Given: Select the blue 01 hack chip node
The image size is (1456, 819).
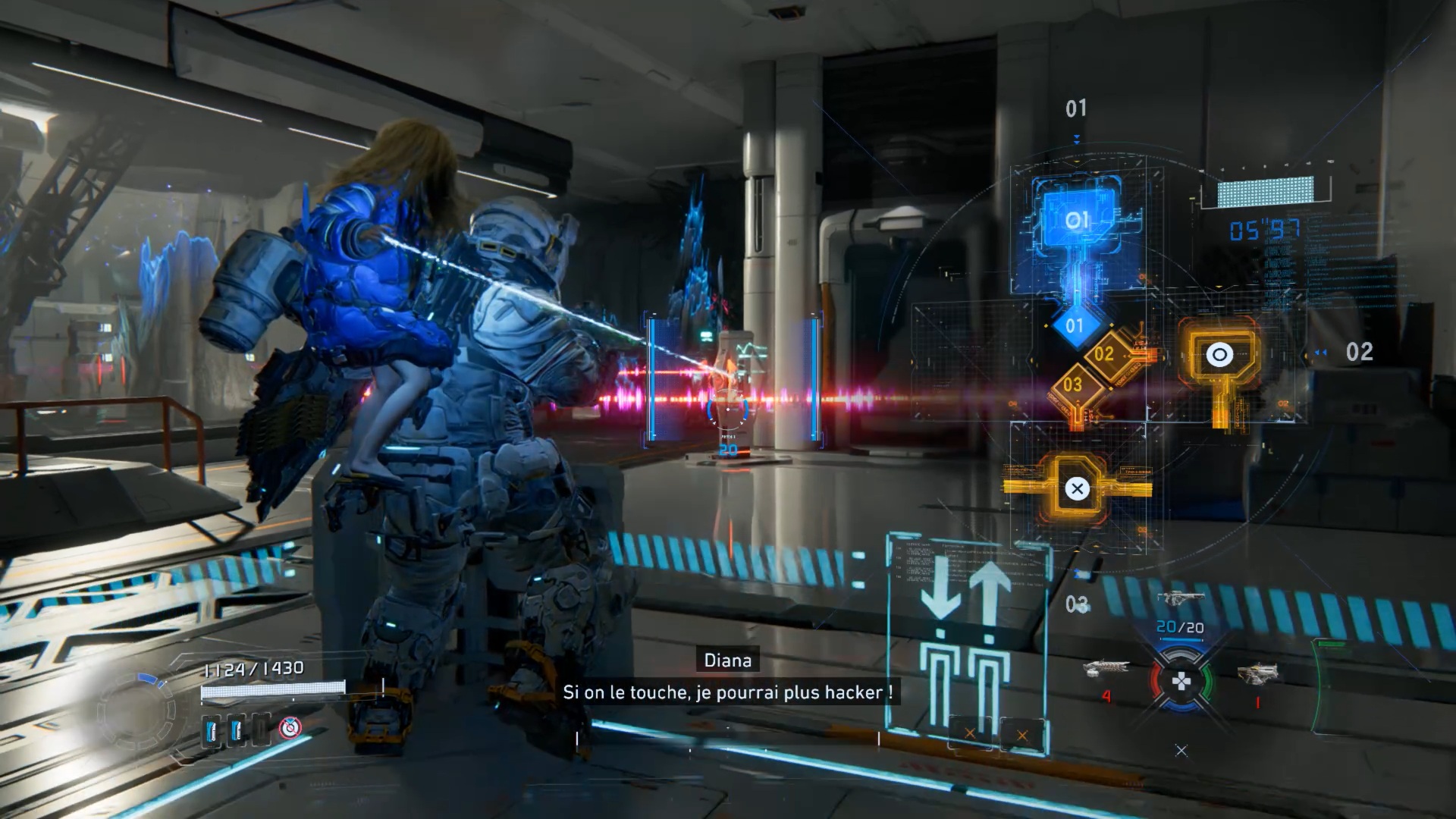Looking at the screenshot, I should click(x=1077, y=219).
